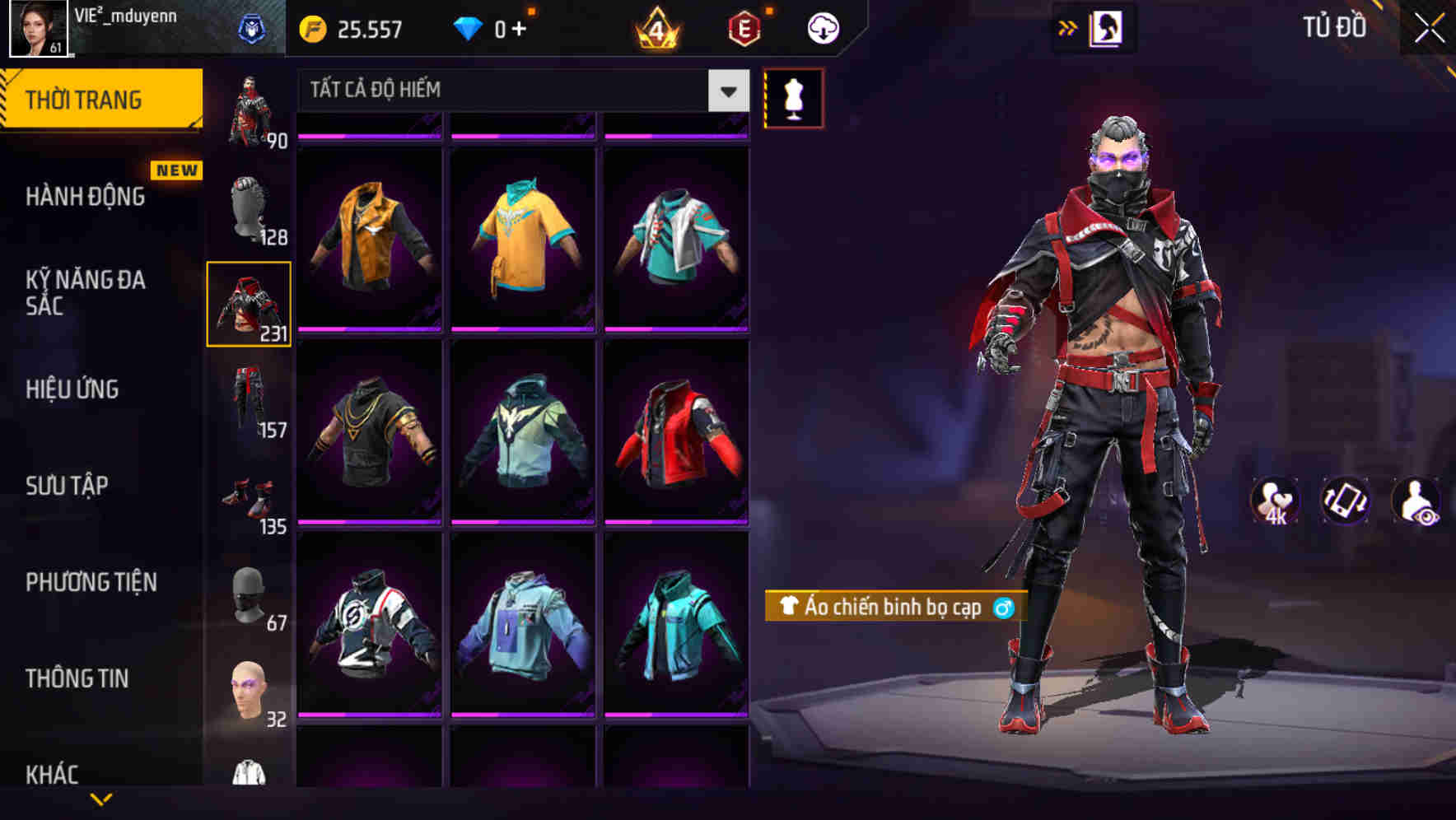Open the PHƯƠNG TIỆN menu item

(x=92, y=580)
